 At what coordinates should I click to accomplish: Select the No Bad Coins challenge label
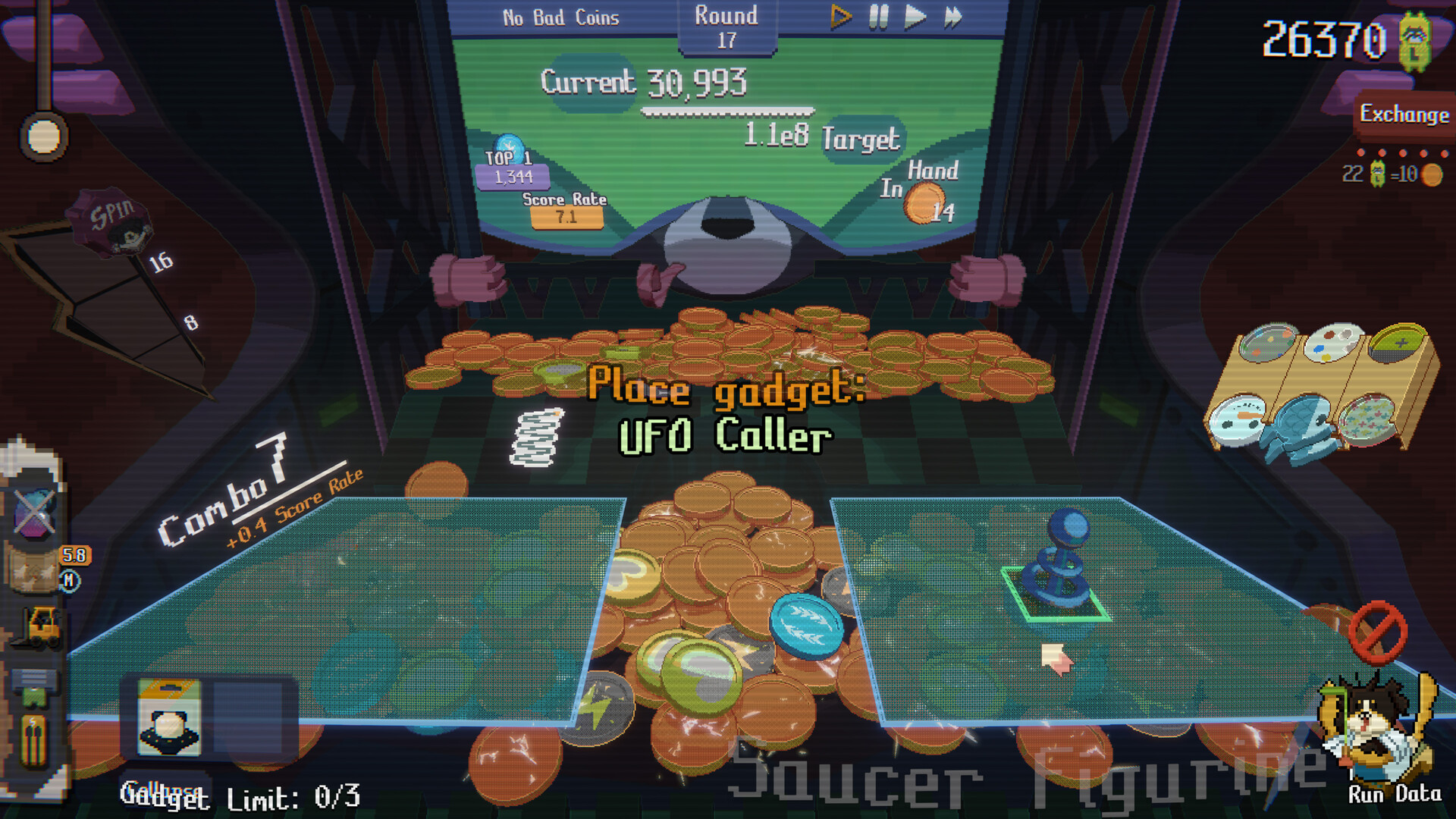point(561,17)
